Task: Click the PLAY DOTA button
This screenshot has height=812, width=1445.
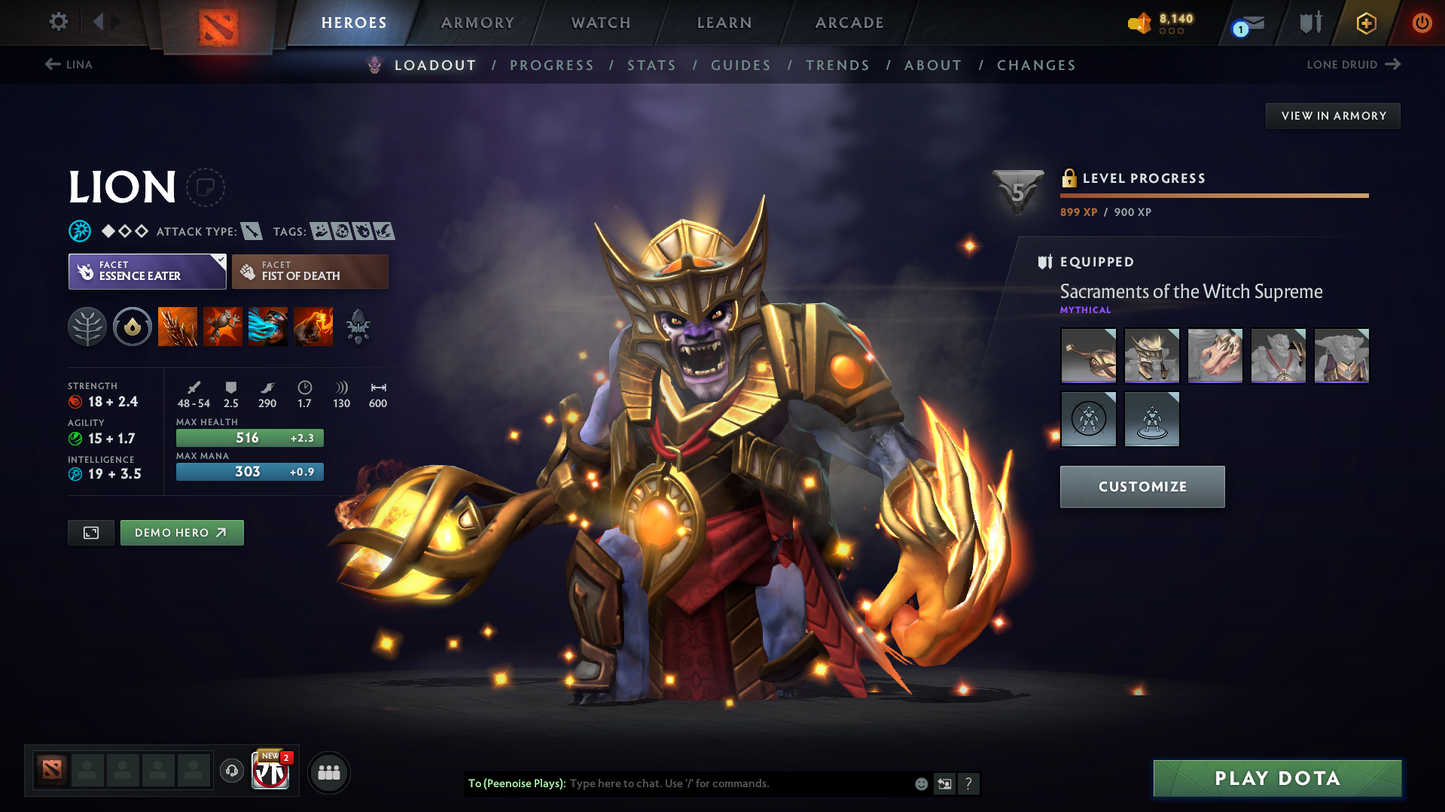Action: point(1277,778)
